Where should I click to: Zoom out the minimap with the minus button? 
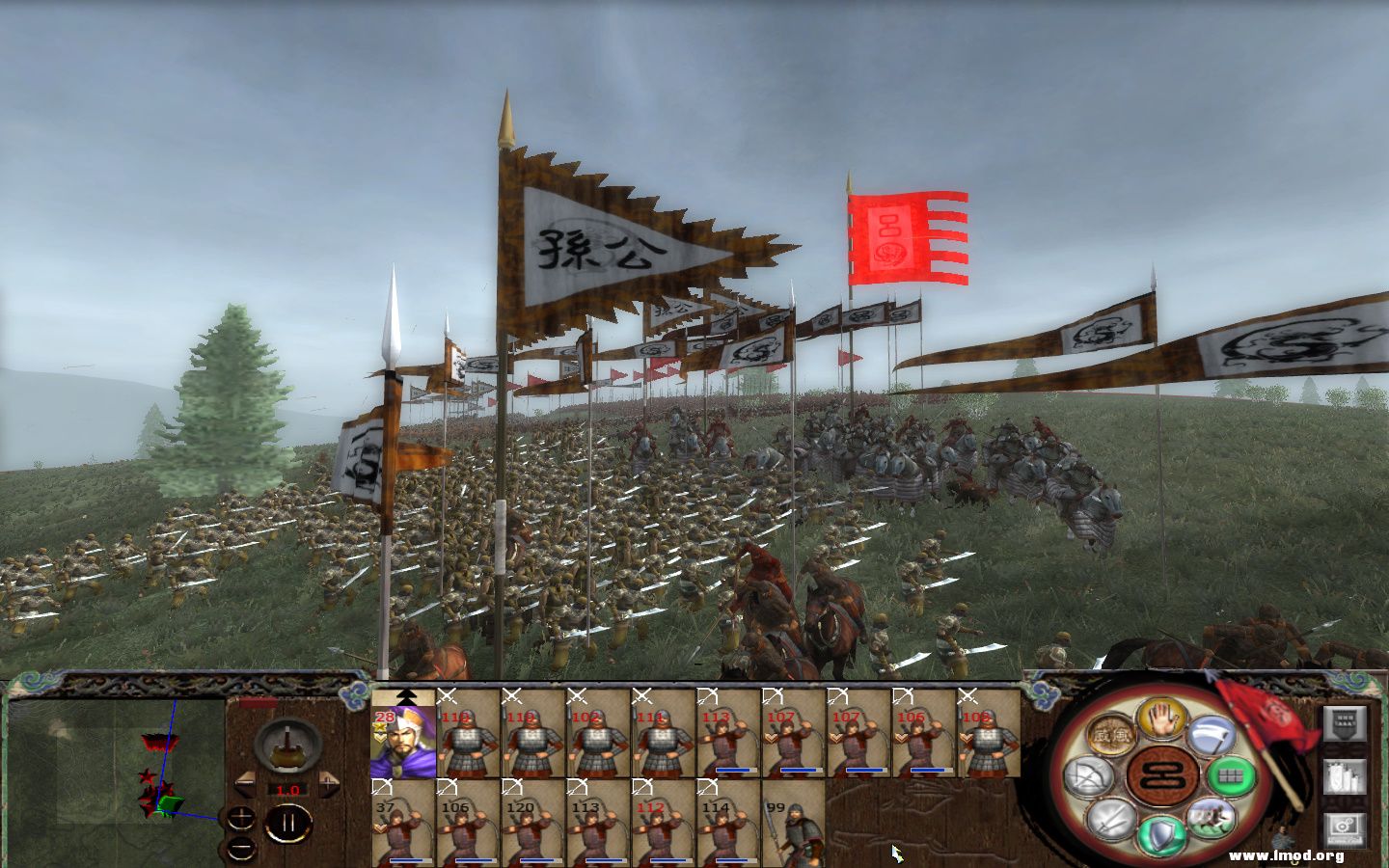pyautogui.click(x=240, y=848)
